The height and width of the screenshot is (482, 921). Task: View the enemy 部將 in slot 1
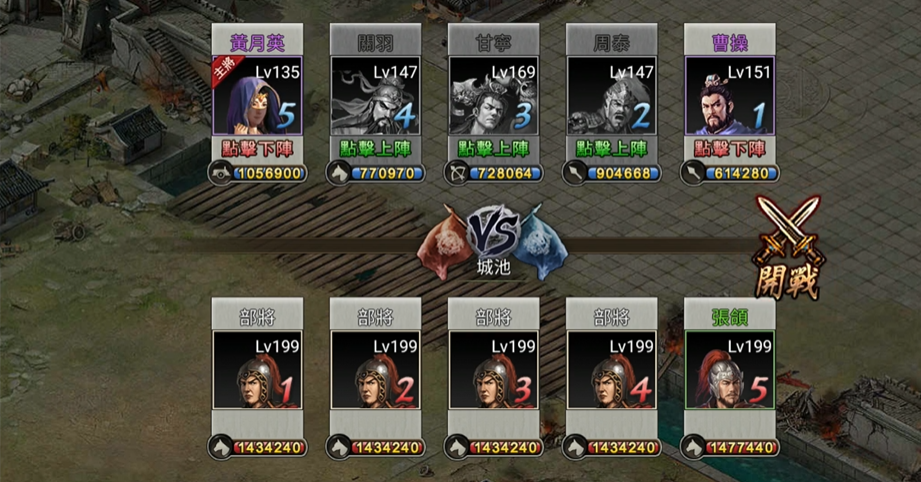(257, 370)
